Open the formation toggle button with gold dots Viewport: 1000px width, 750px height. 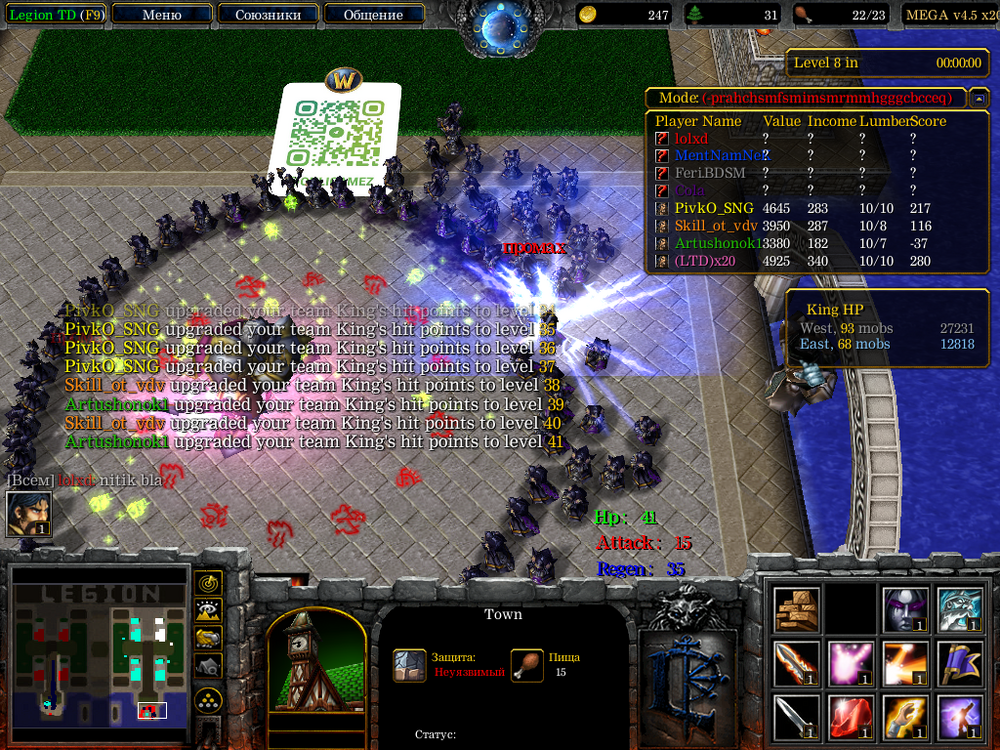click(208, 699)
